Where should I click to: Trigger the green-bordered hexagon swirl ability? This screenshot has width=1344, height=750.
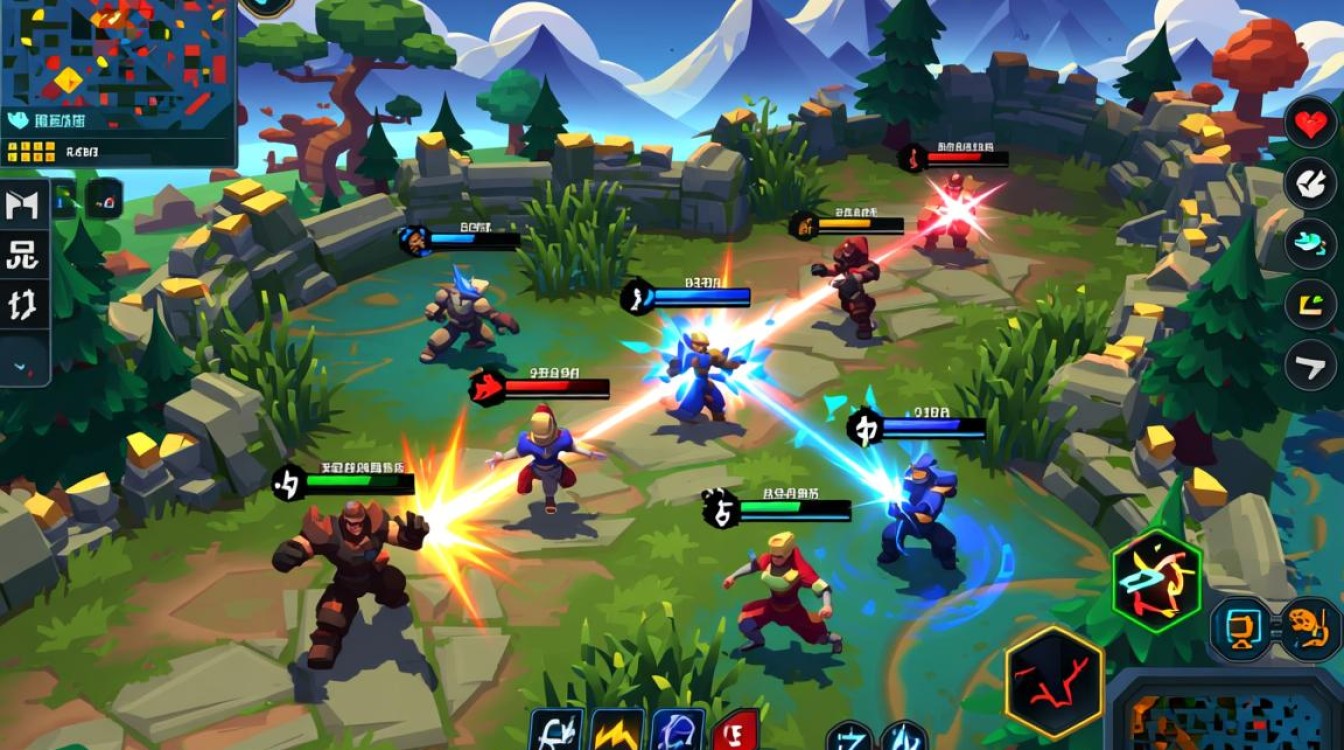point(1156,581)
